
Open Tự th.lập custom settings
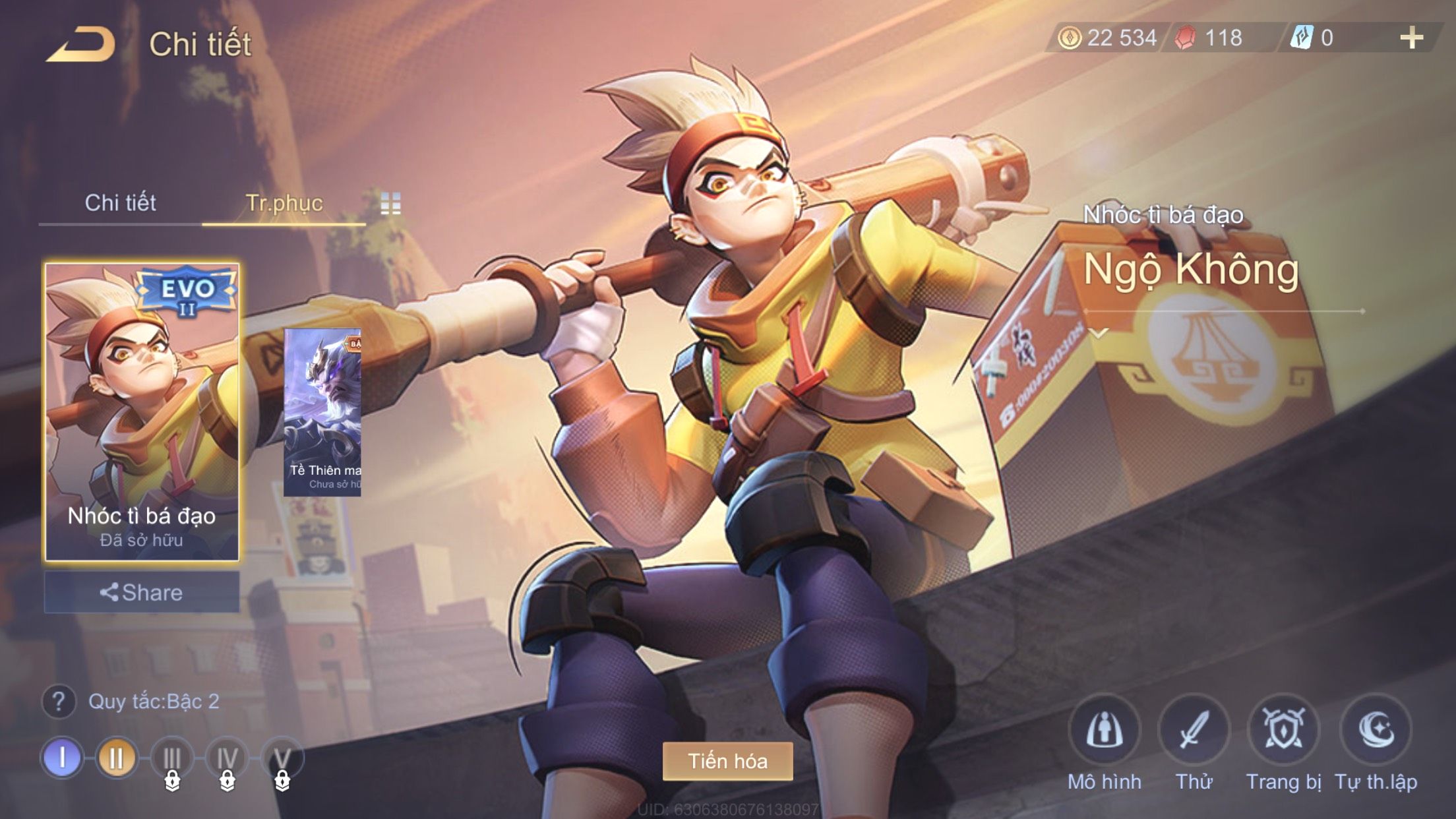pyautogui.click(x=1376, y=731)
